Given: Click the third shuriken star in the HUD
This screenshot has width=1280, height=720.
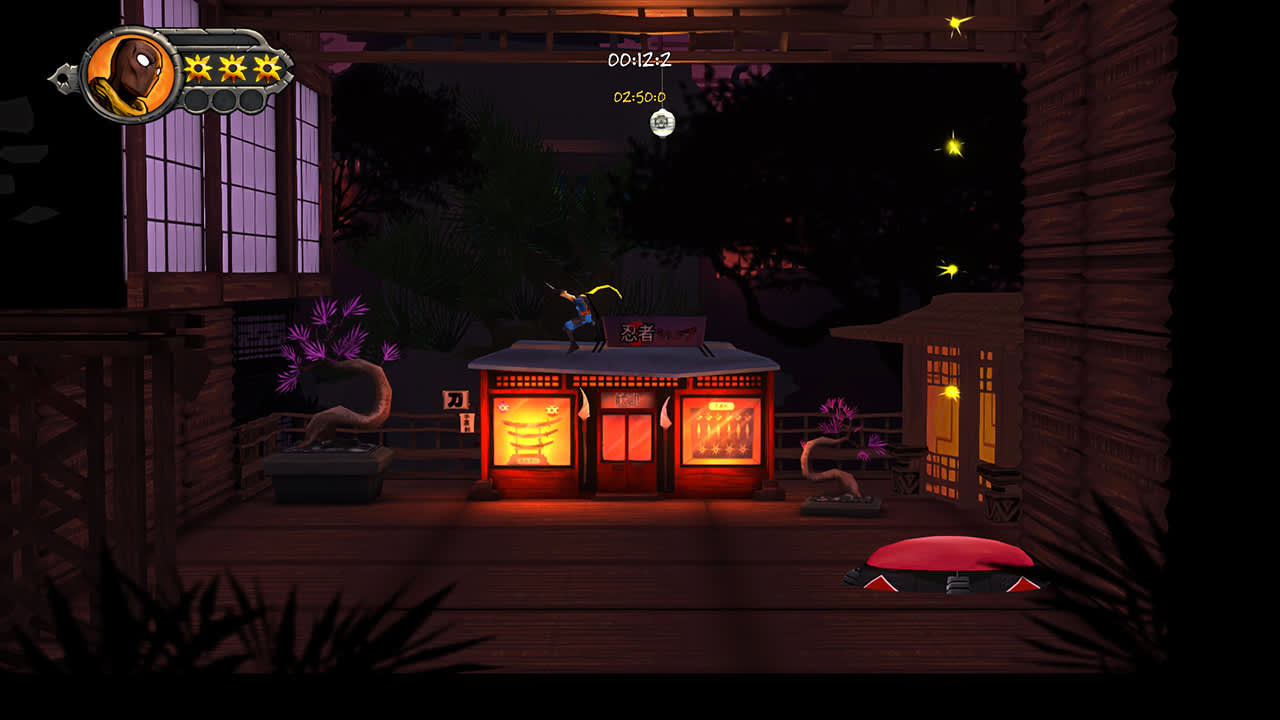Looking at the screenshot, I should [265, 67].
